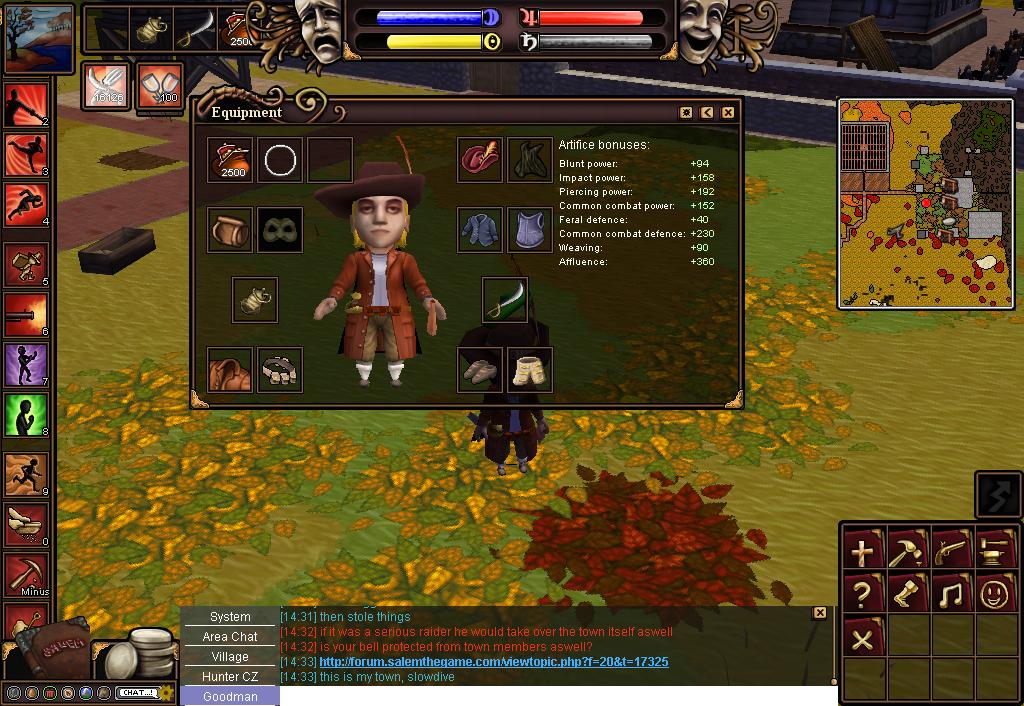This screenshot has height=706, width=1024.
Task: Close the chat panel
Action: tap(820, 613)
